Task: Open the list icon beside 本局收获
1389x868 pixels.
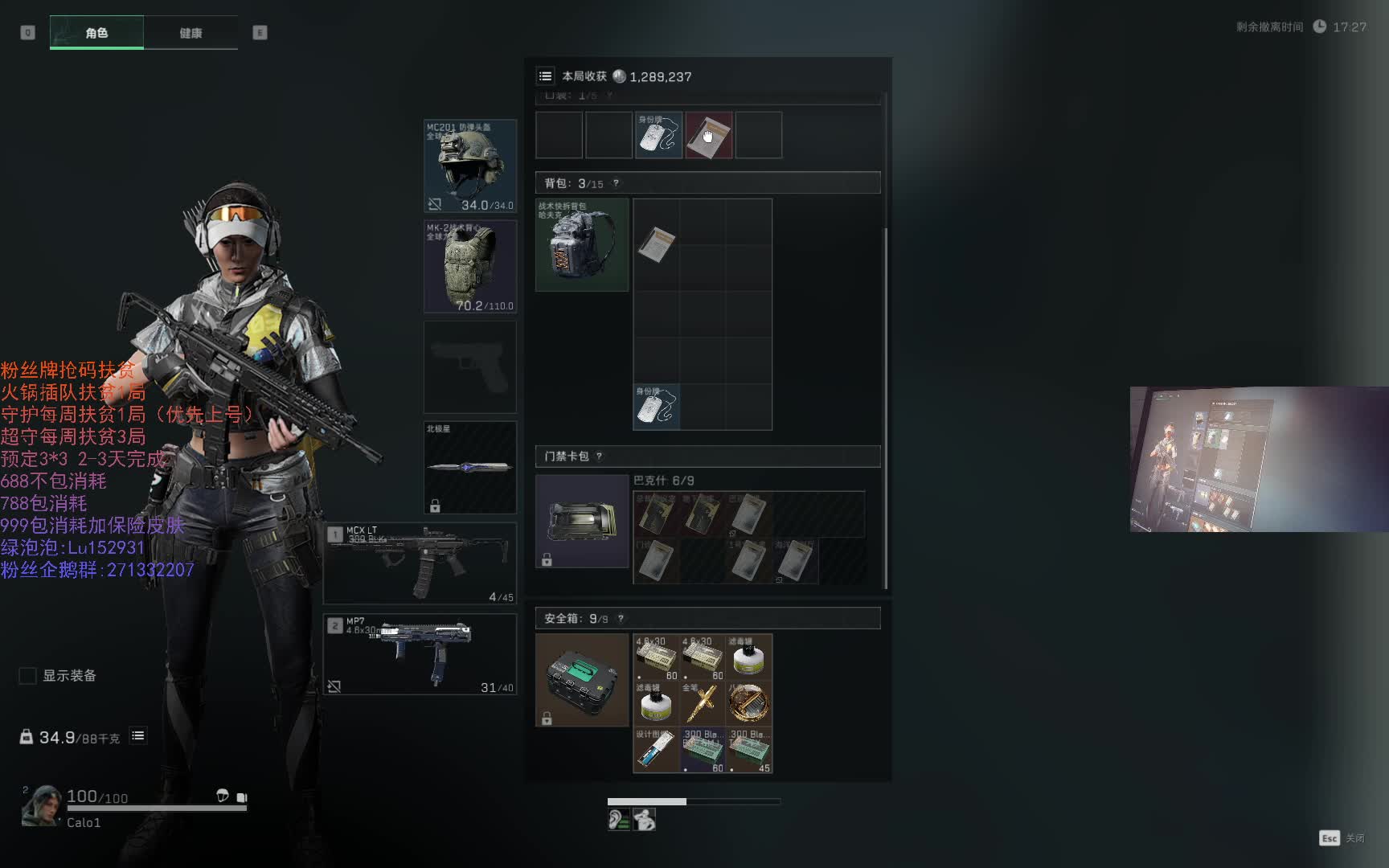Action: pos(545,76)
